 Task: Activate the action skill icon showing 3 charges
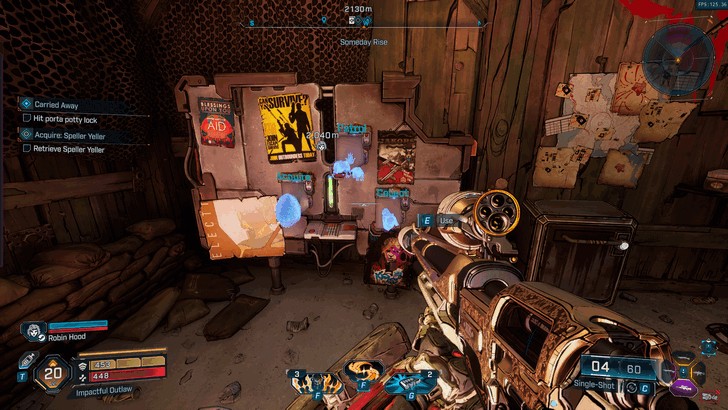tap(307, 384)
